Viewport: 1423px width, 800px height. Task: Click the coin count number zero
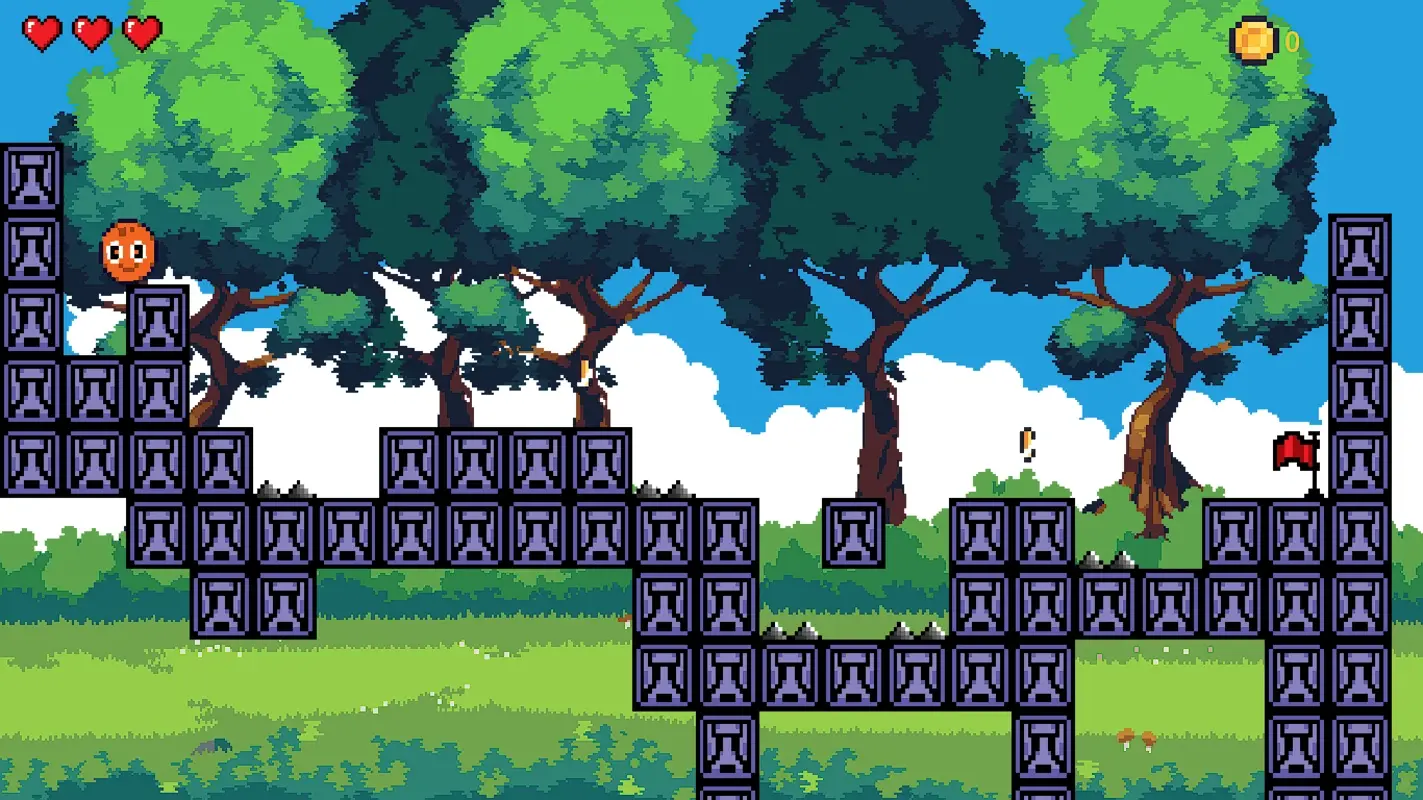1290,42
